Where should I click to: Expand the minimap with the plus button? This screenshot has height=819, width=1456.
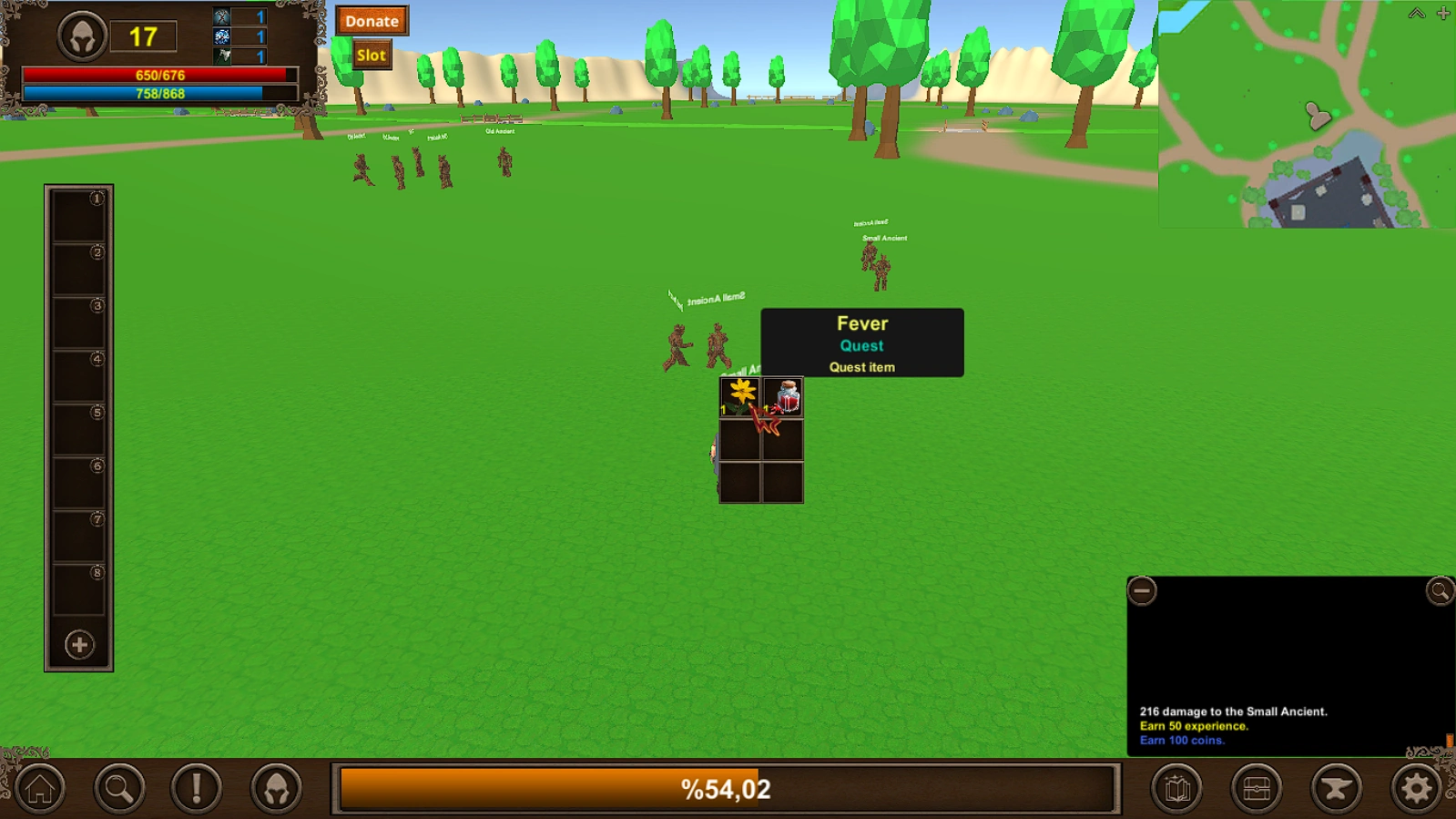1442,14
